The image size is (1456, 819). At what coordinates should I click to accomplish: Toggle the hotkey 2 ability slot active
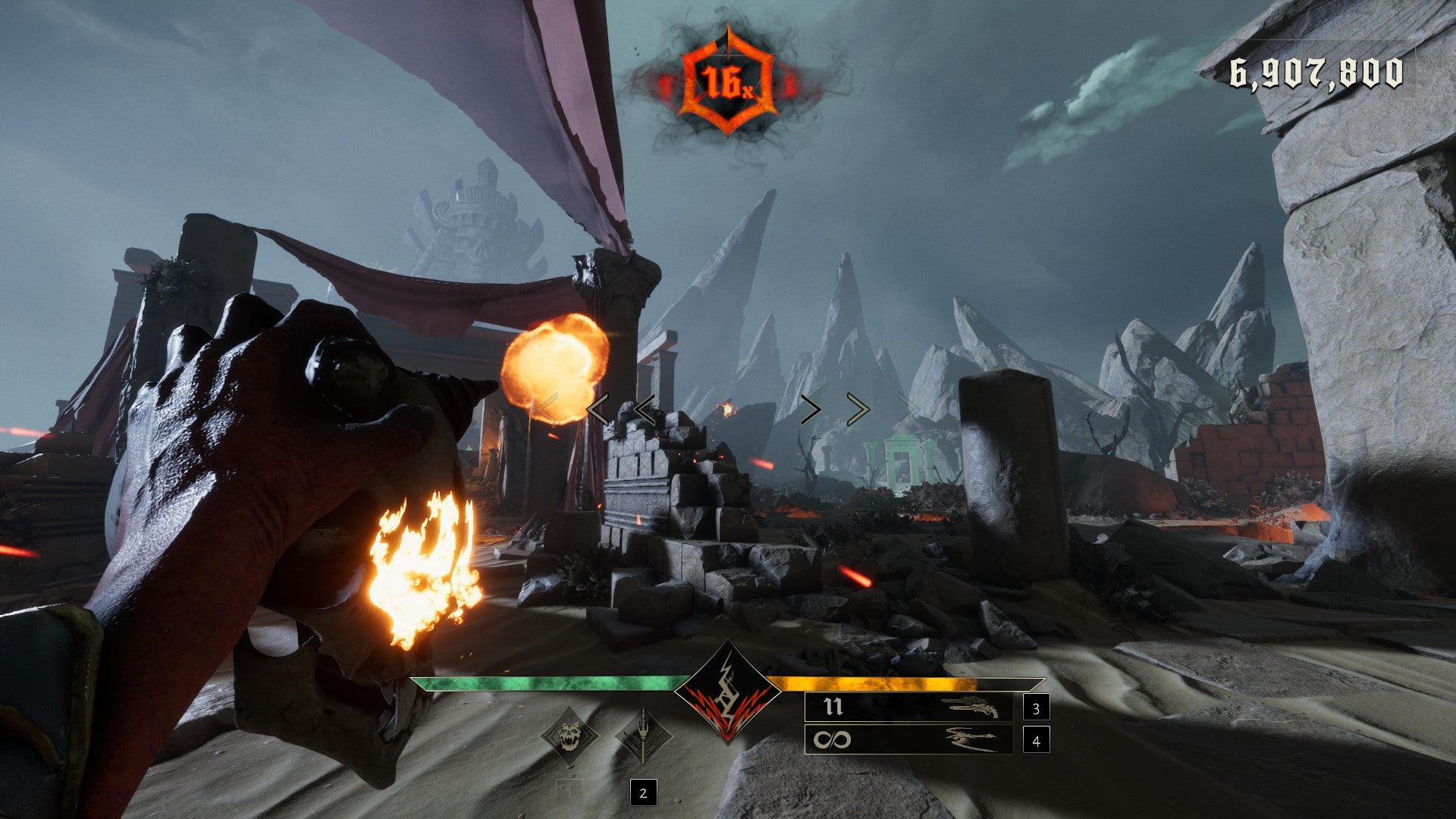pos(643,793)
